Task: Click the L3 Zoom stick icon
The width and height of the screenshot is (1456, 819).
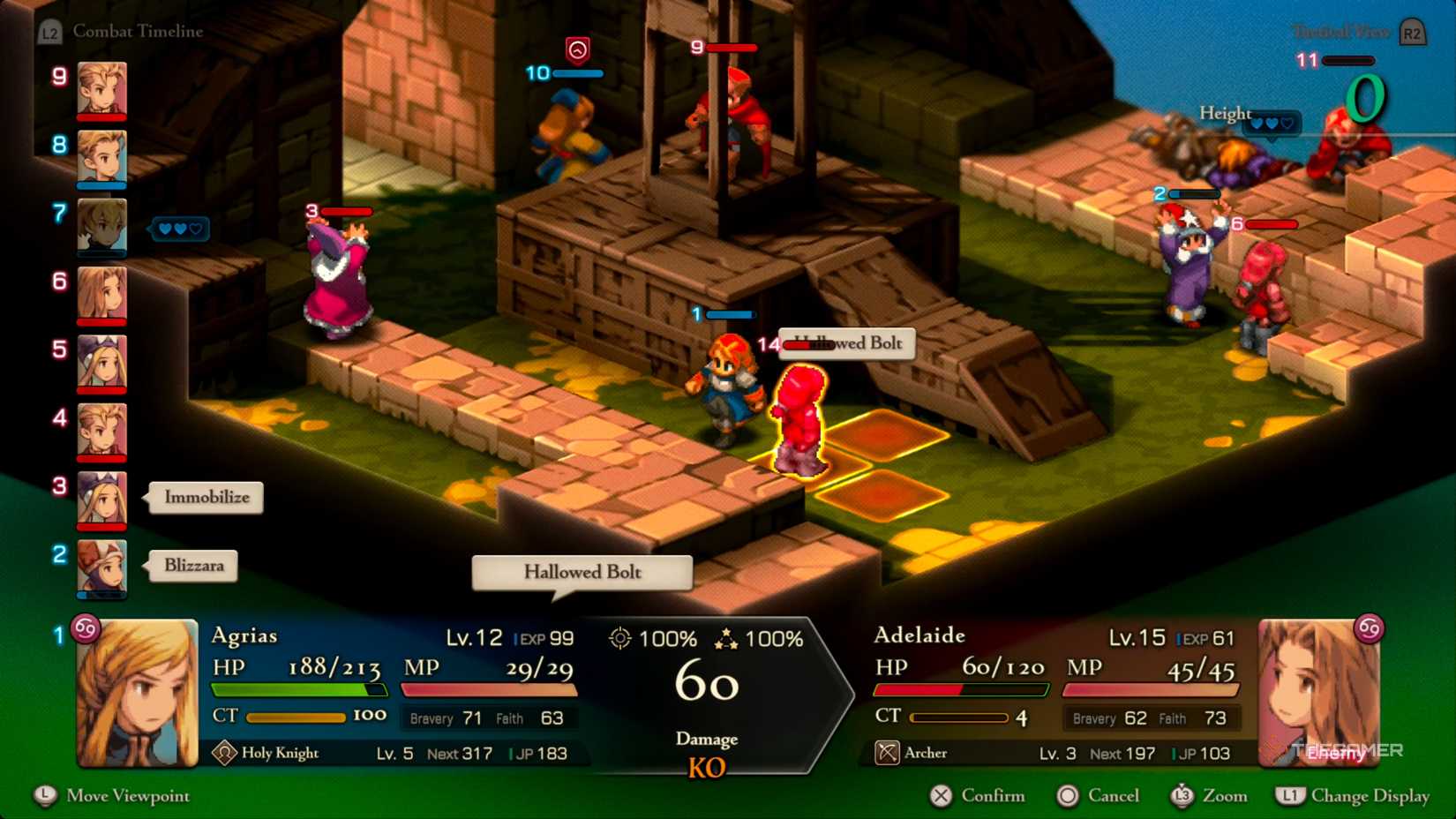Action: [1181, 796]
